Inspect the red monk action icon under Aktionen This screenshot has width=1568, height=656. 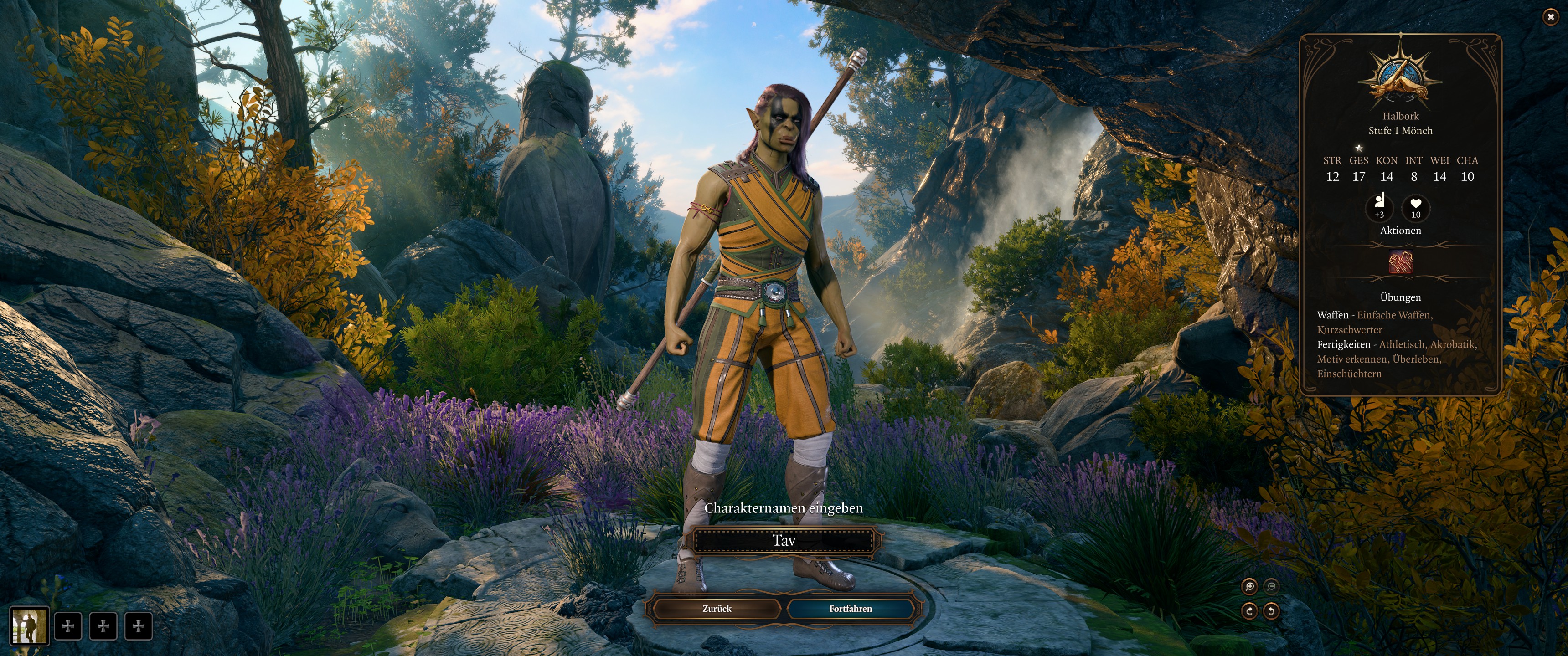point(1401,263)
